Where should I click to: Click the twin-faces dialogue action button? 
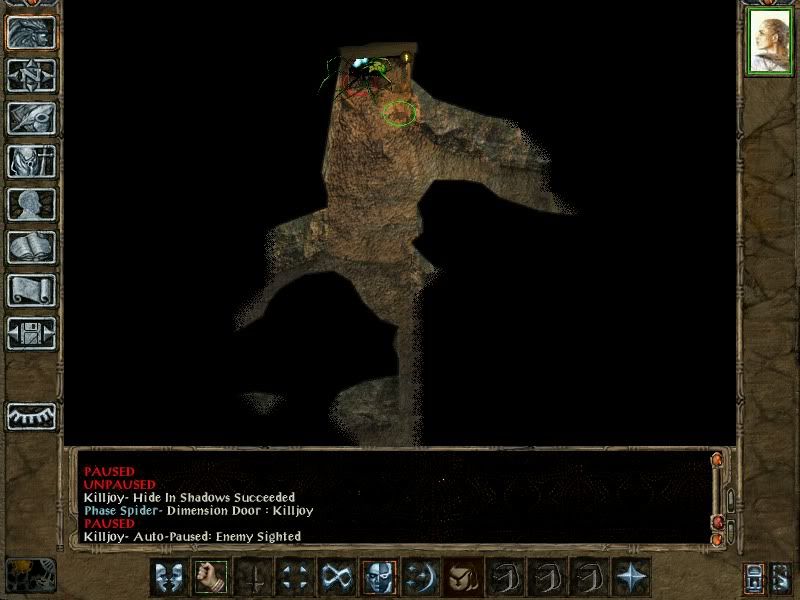click(168, 577)
